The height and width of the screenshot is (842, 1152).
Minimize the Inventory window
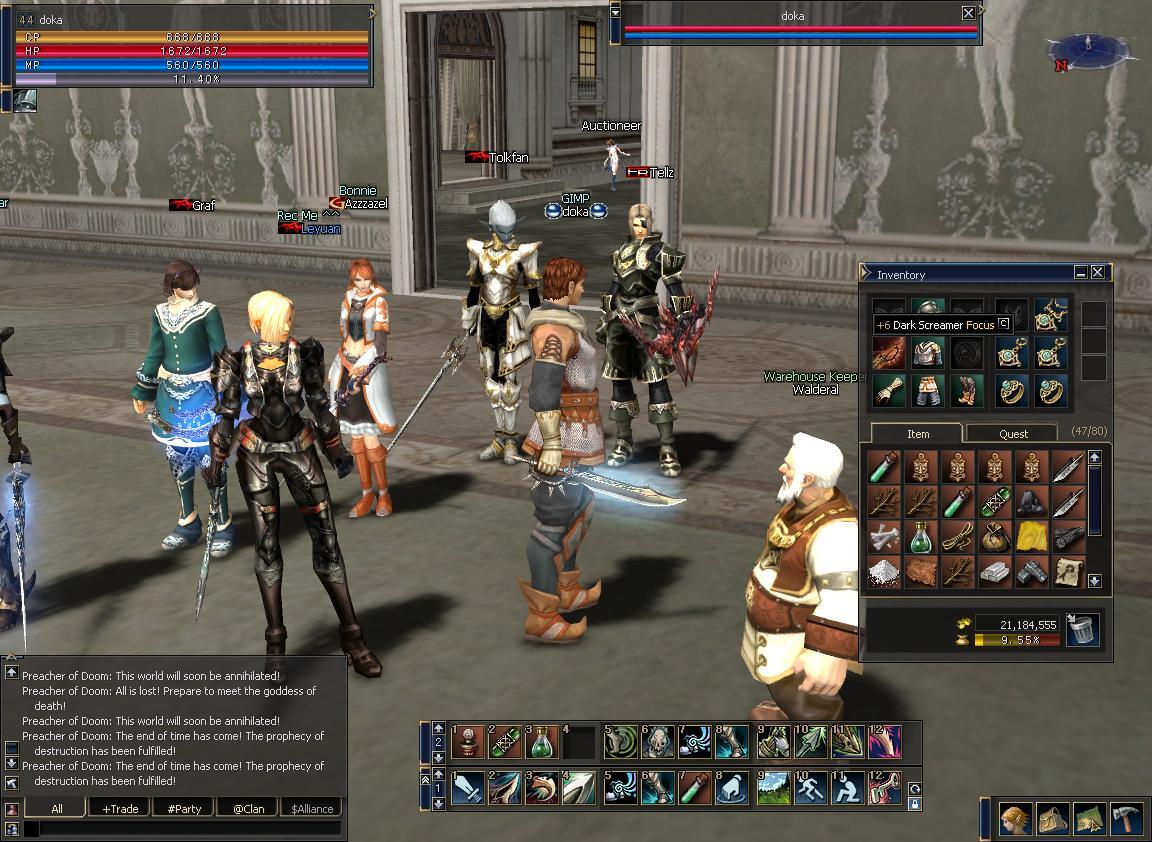click(1081, 272)
